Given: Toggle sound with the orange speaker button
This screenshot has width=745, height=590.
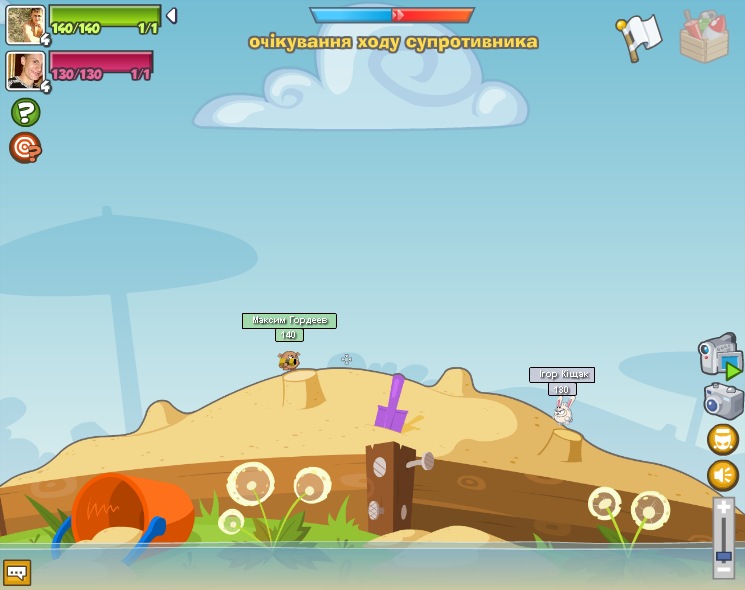Looking at the screenshot, I should pyautogui.click(x=723, y=475).
